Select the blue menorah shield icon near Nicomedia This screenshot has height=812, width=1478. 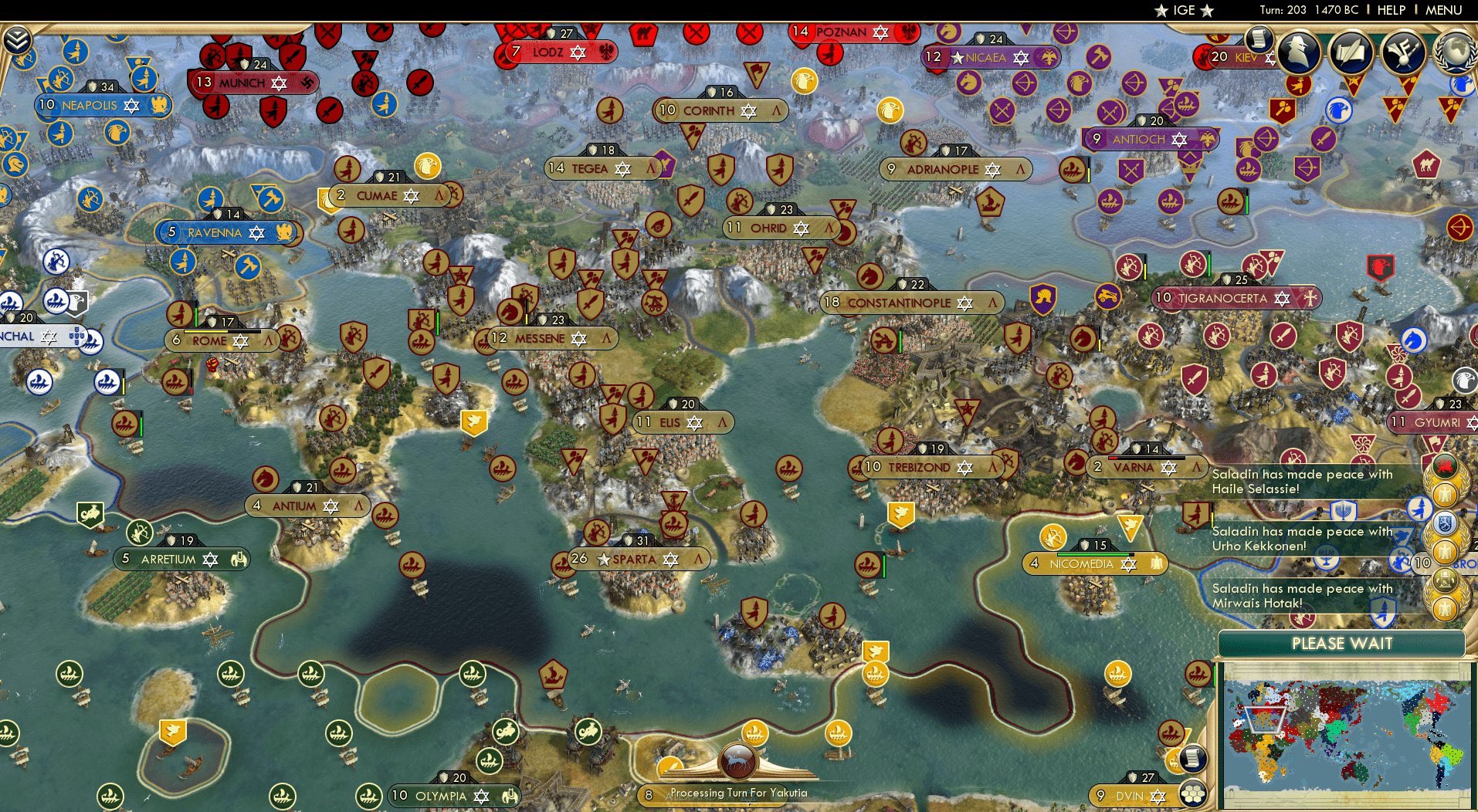coord(1342,513)
